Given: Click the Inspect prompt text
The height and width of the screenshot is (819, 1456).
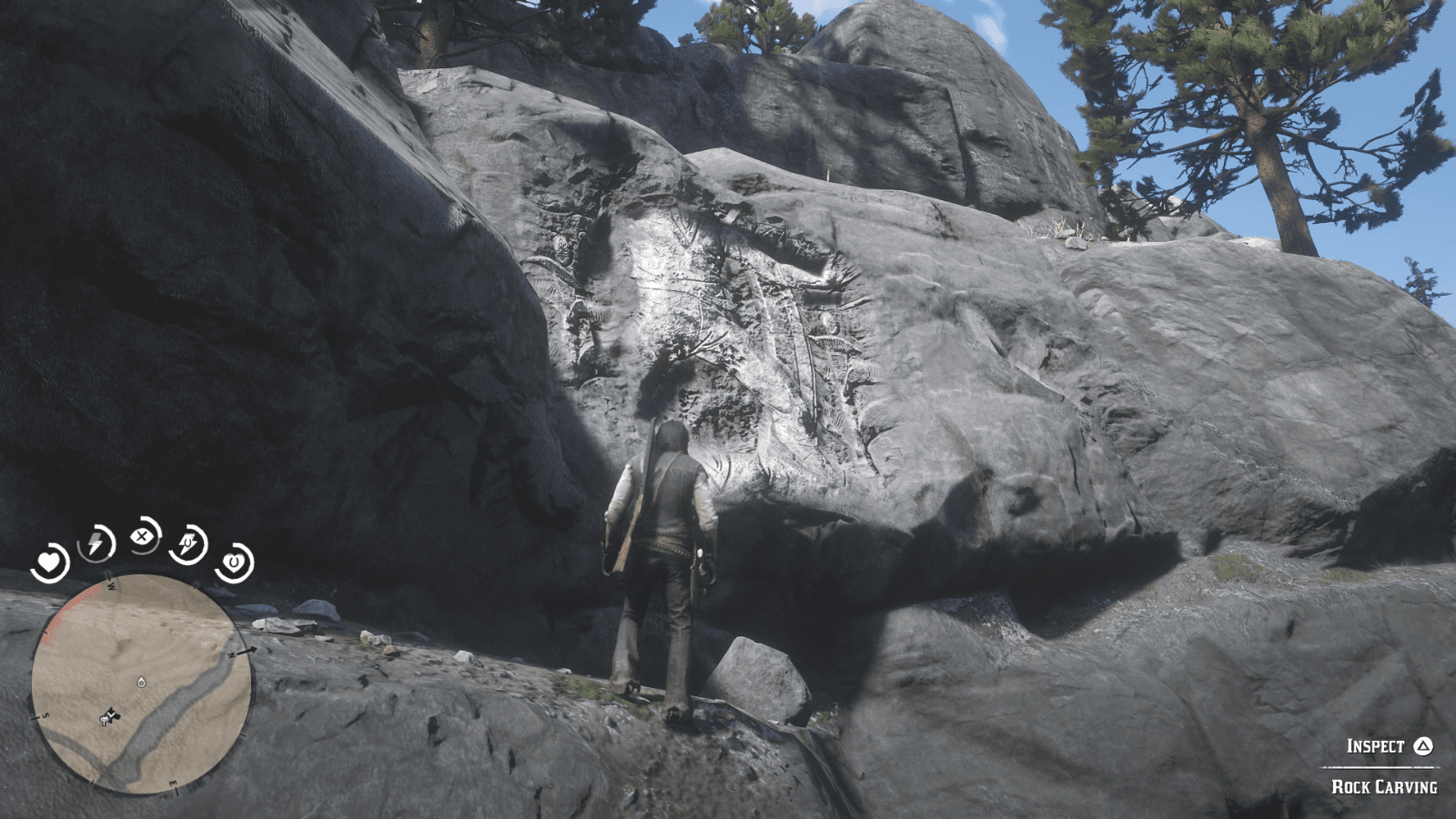Looking at the screenshot, I should click(x=1374, y=746).
